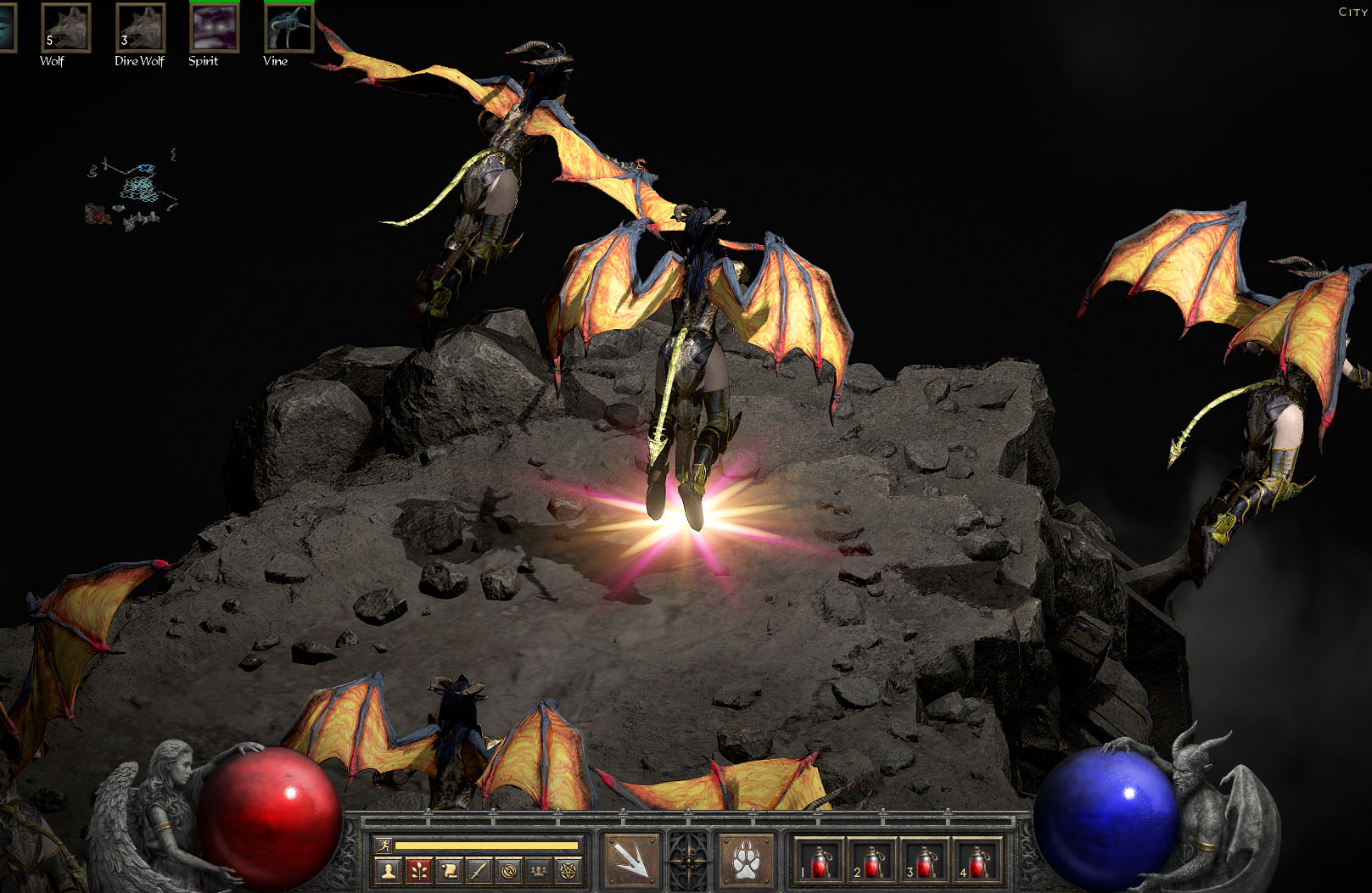Click the round swirl icon mini-panel button
This screenshot has width=1372, height=893.
508,870
